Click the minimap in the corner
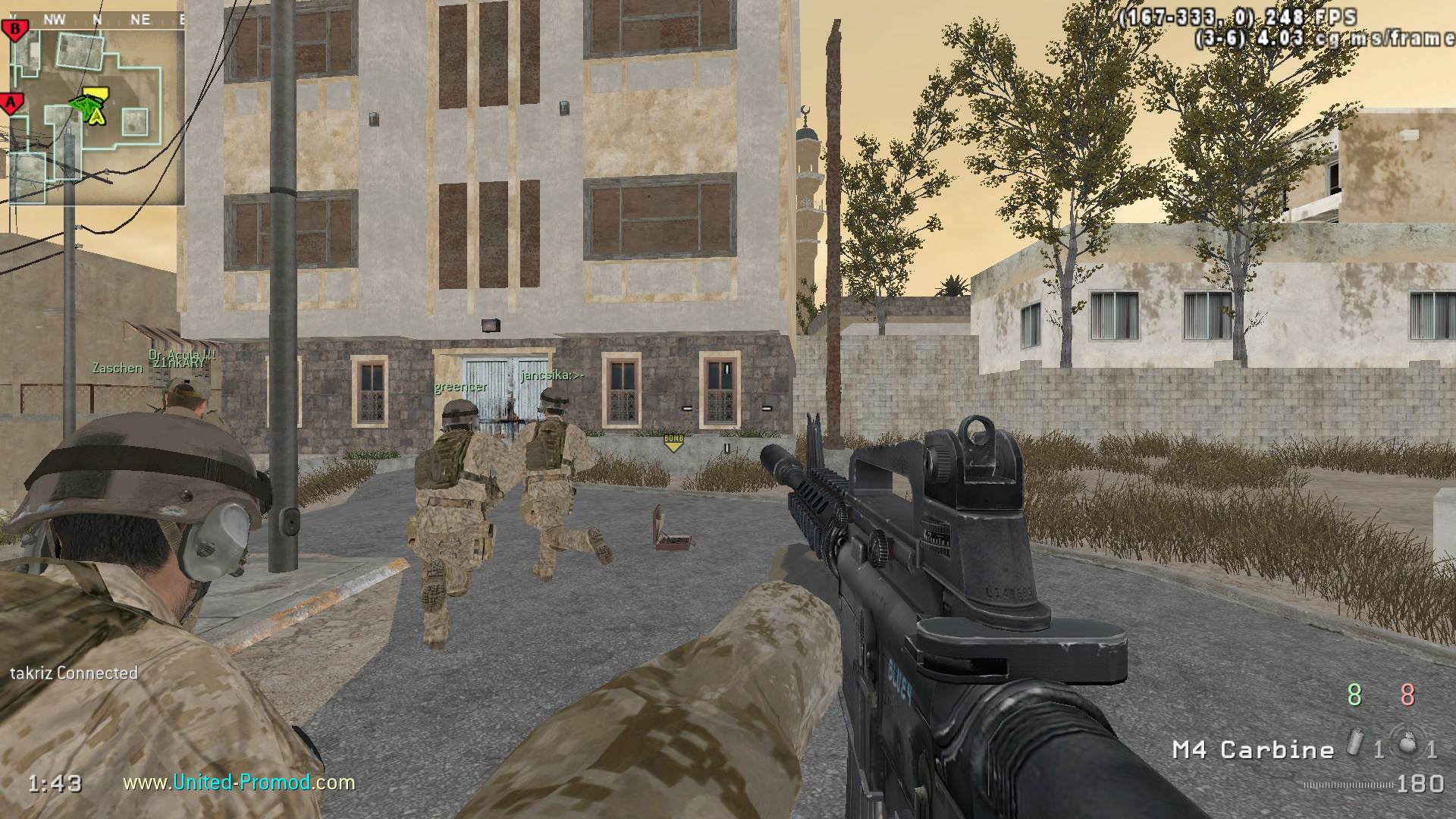The width and height of the screenshot is (1456, 819). (x=95, y=114)
